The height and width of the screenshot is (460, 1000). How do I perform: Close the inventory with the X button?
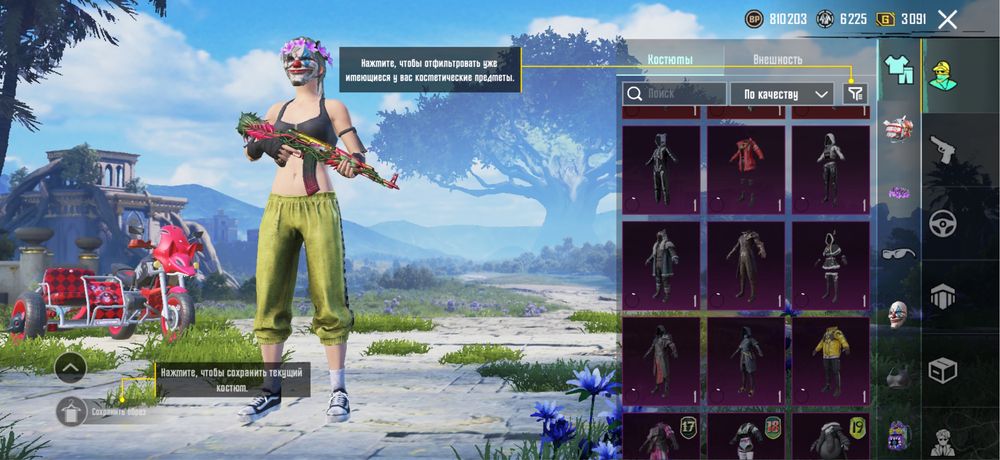[947, 19]
